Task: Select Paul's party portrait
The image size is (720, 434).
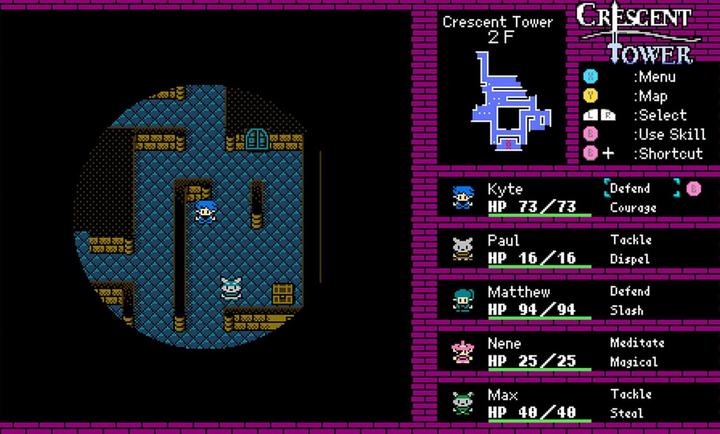Action: point(462,249)
